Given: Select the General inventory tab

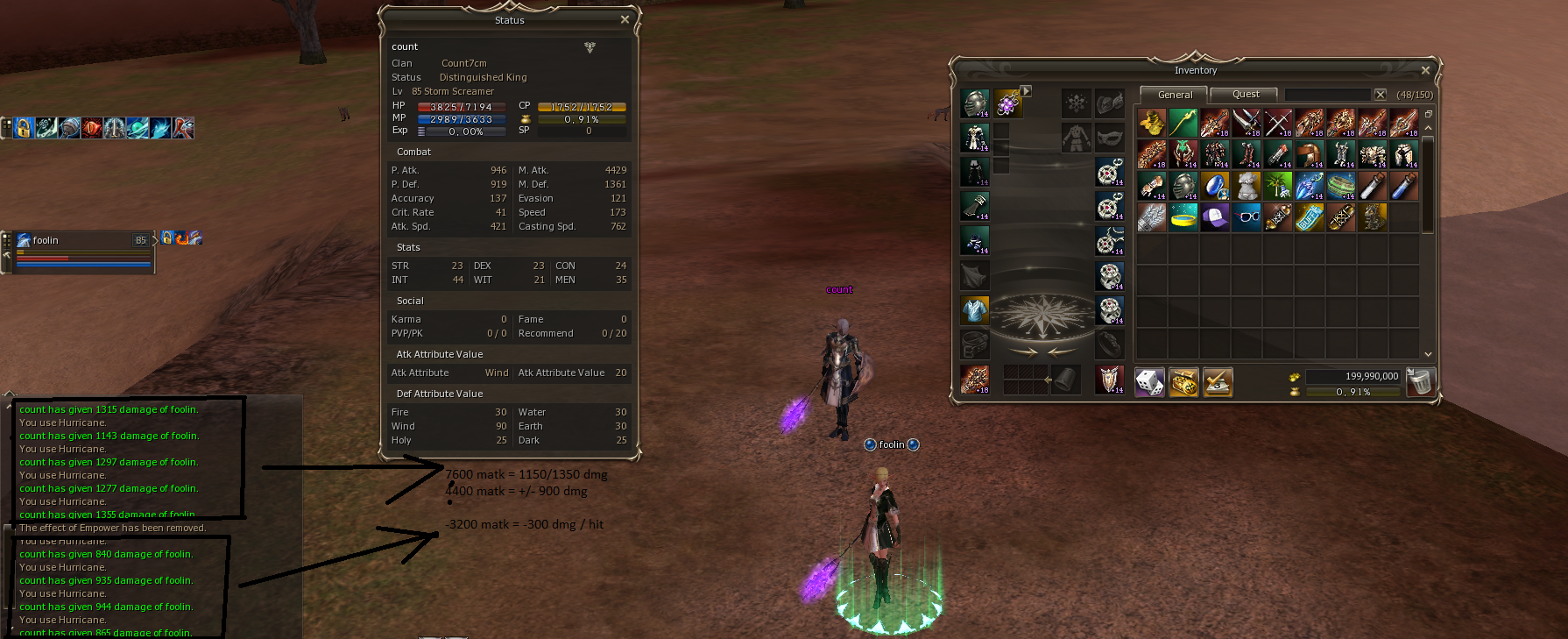Looking at the screenshot, I should point(1174,95).
